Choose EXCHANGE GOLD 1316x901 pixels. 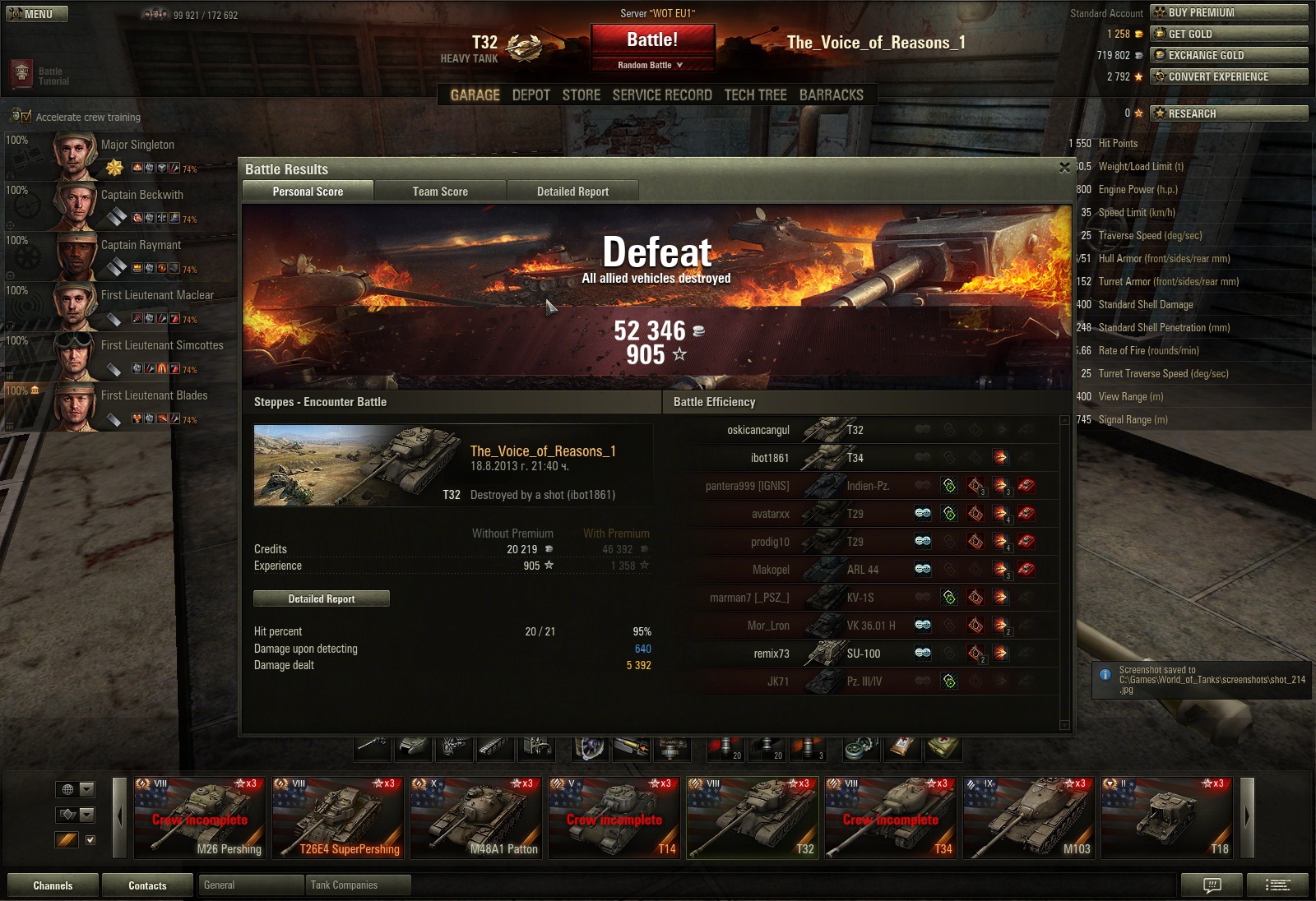click(1229, 55)
